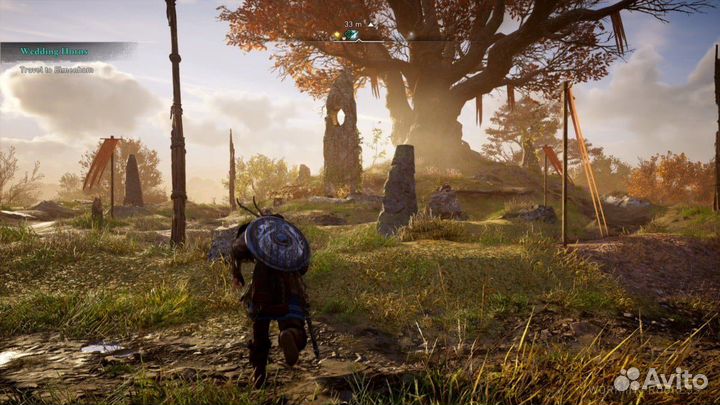Click the gold marker on the compass
This screenshot has height=405, width=720.
(339, 35)
